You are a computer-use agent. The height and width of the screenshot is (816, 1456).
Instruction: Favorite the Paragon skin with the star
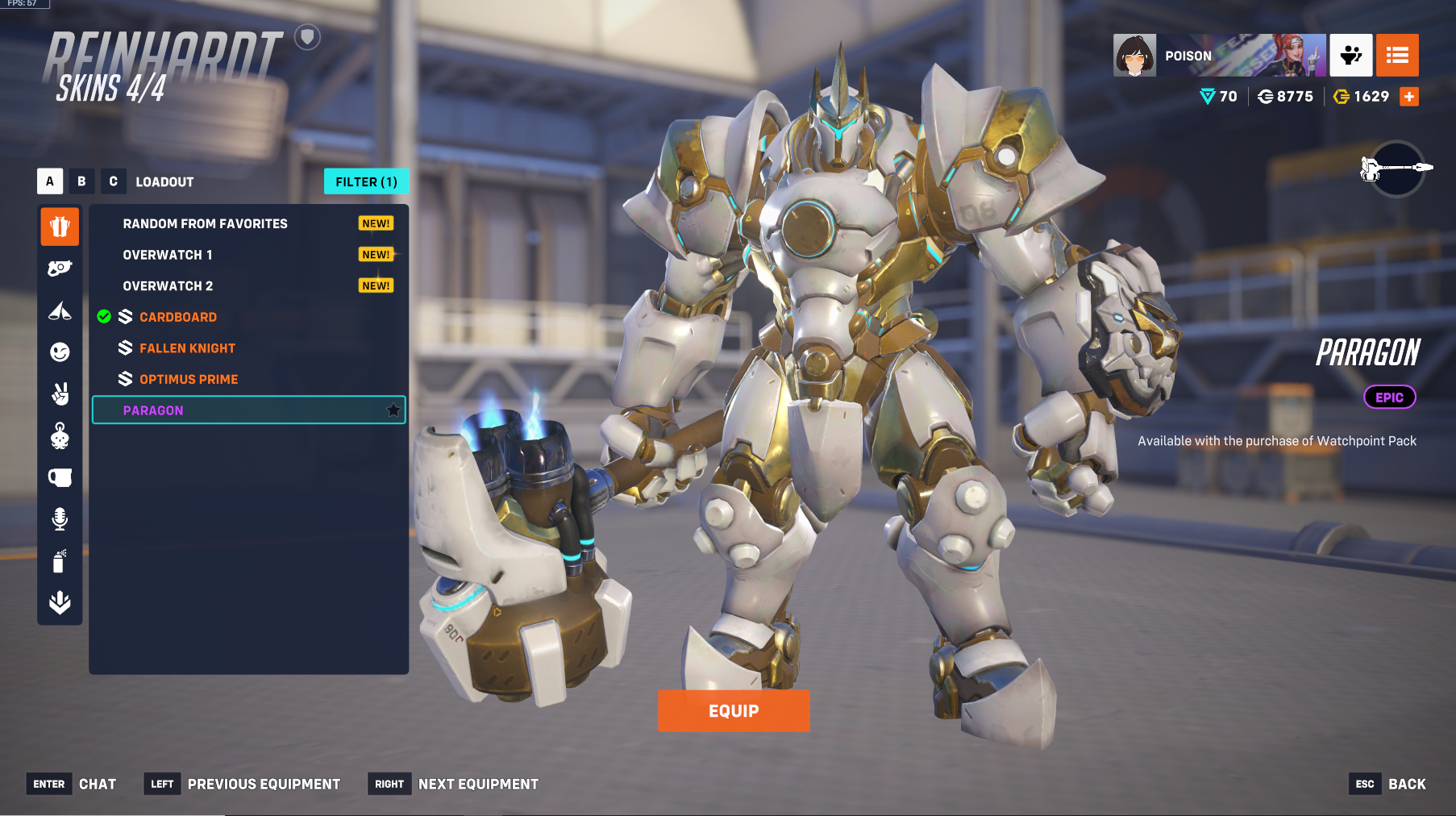(393, 410)
